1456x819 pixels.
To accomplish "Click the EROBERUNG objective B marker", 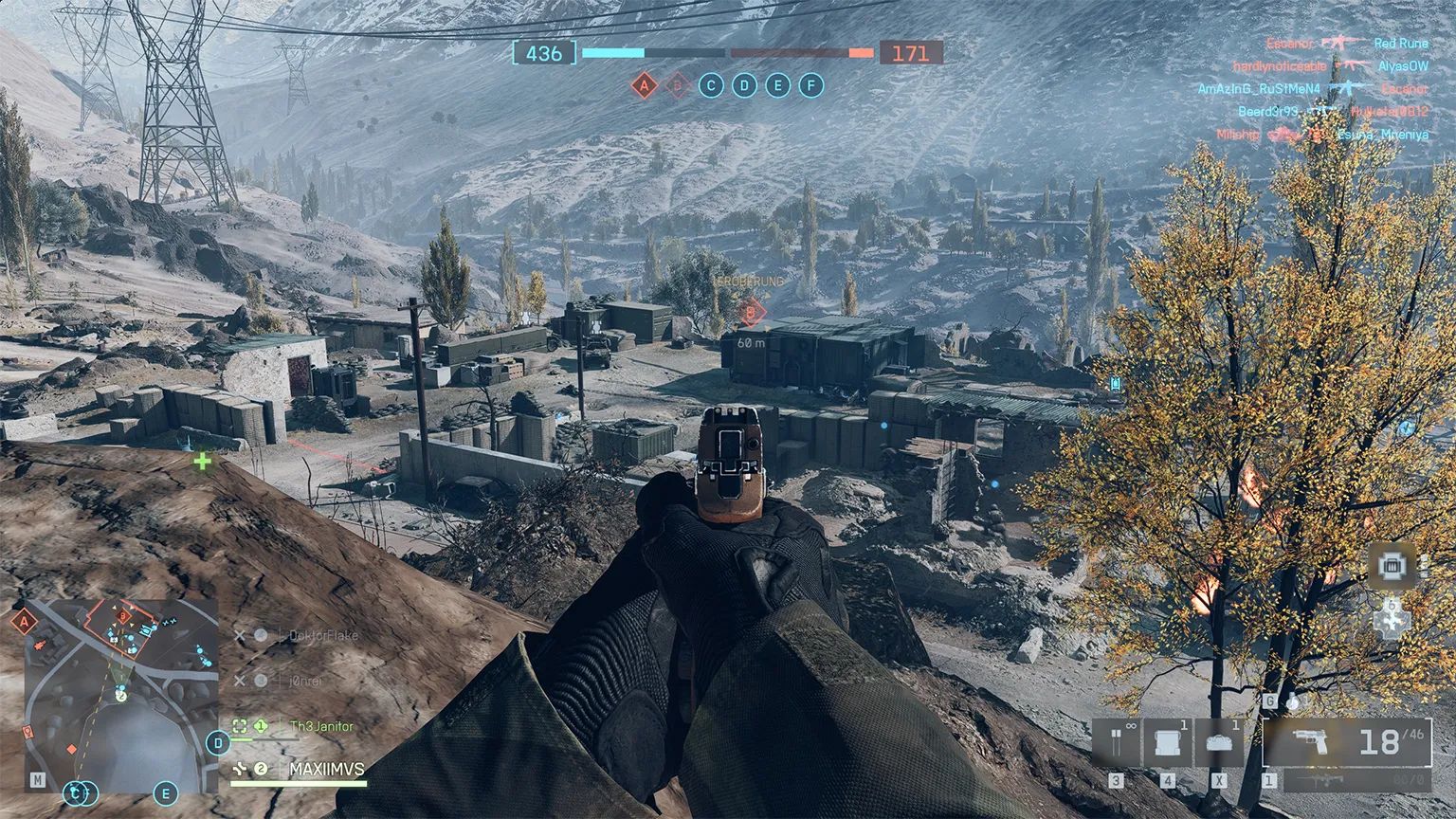I will [752, 313].
